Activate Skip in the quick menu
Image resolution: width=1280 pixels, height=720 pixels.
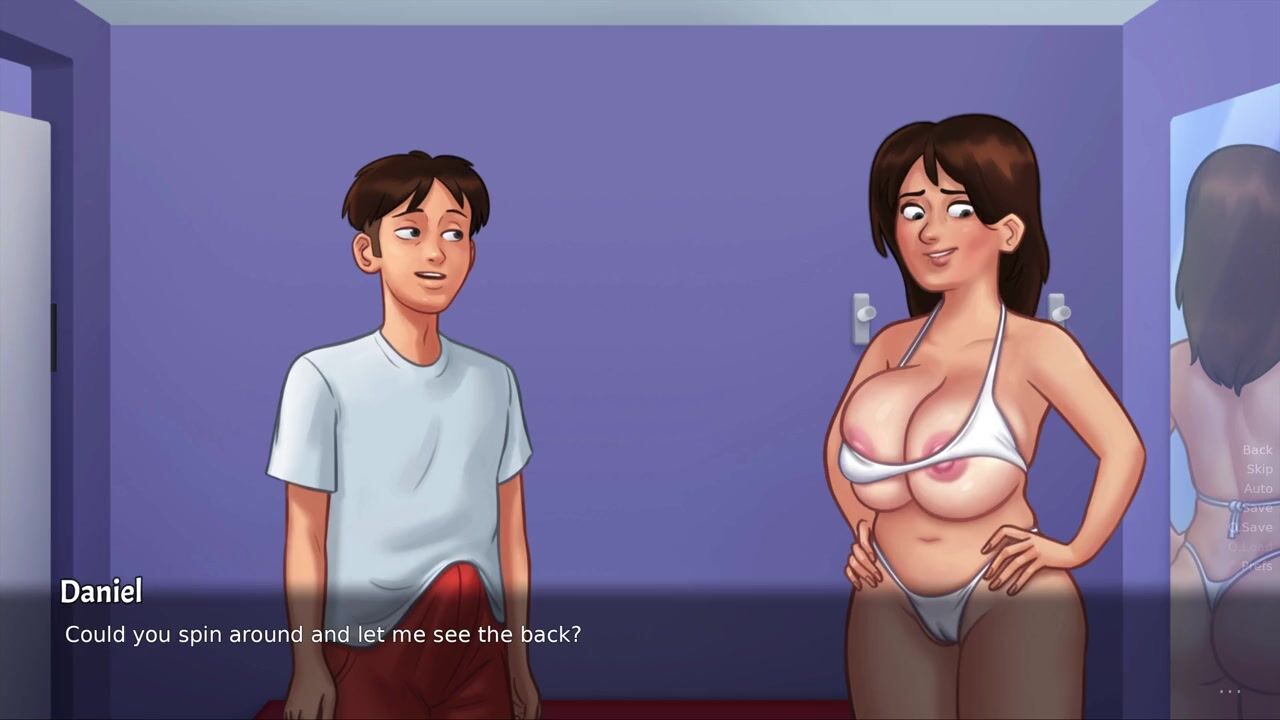(x=1259, y=469)
